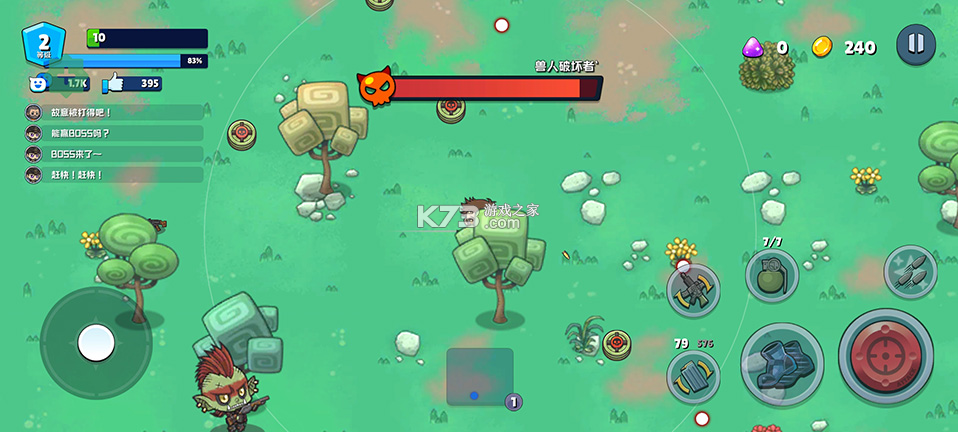
Task: Tap the purple gem currency icon
Action: [x=753, y=46]
